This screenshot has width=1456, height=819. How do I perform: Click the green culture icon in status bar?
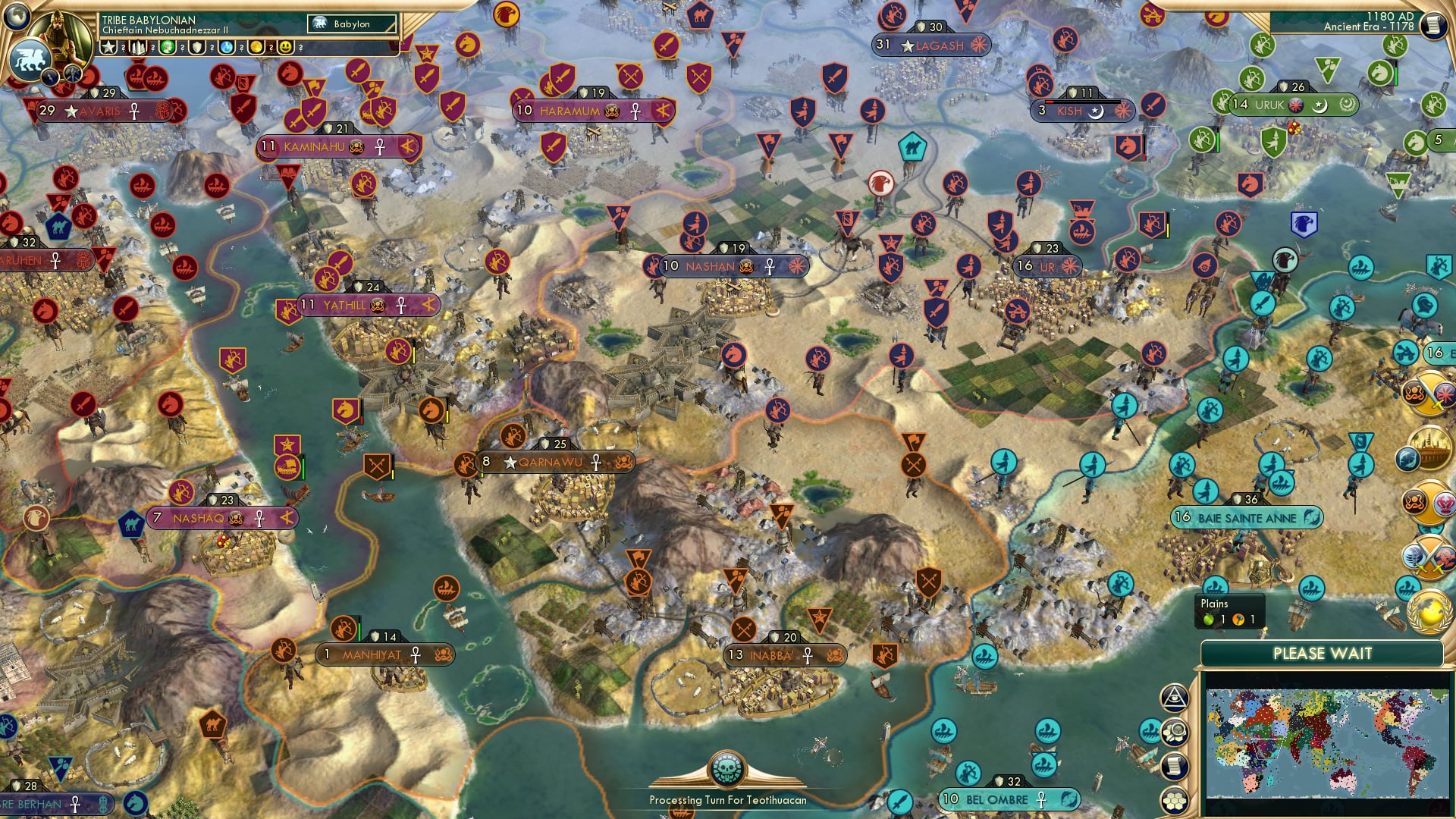(168, 47)
